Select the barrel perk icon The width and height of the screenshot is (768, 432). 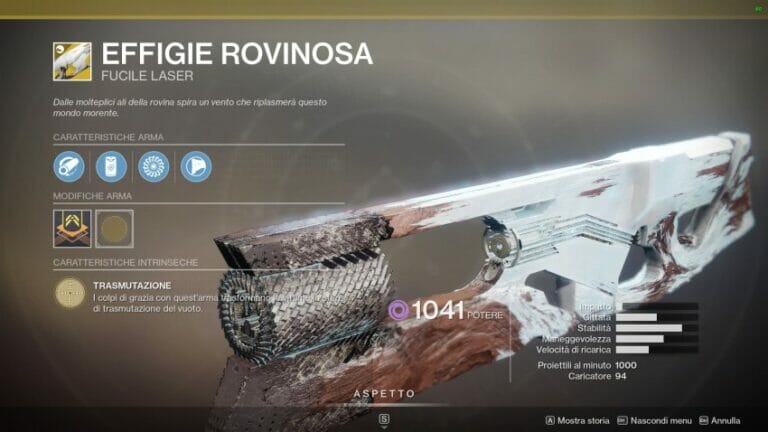[70, 166]
